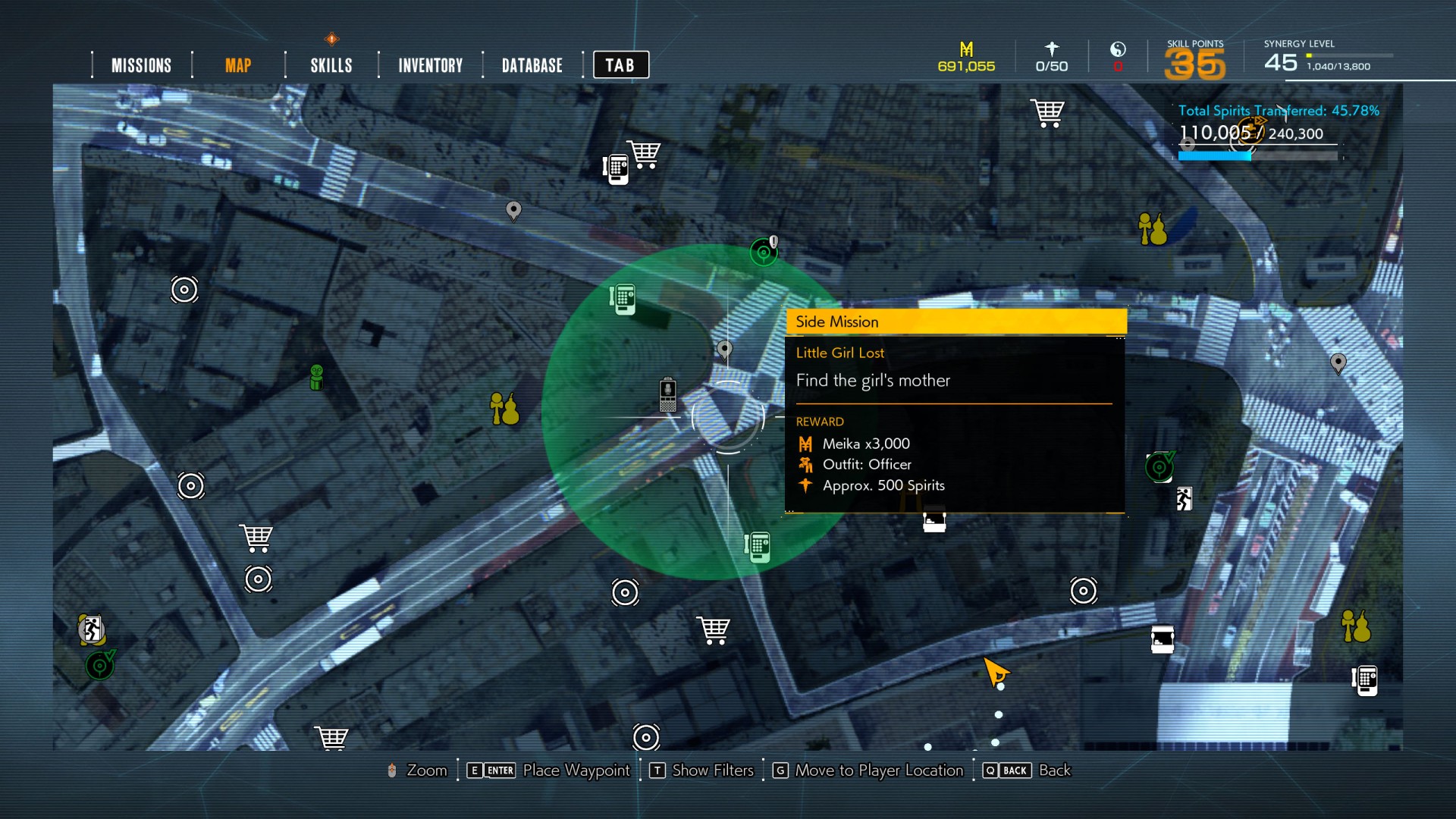
Task: Switch to the Map tab
Action: coord(238,66)
